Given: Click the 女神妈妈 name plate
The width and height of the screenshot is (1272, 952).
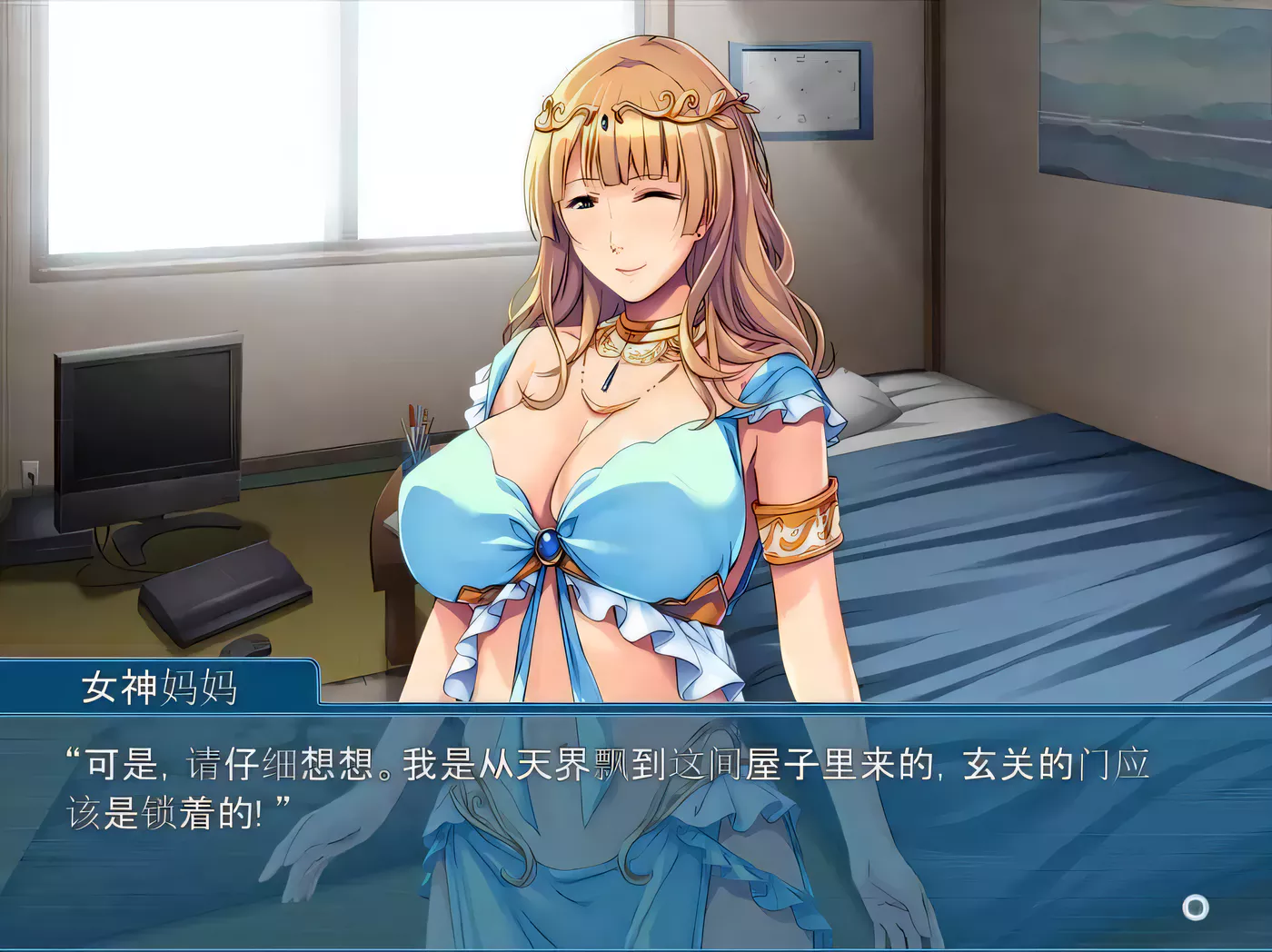Looking at the screenshot, I should pyautogui.click(x=159, y=688).
